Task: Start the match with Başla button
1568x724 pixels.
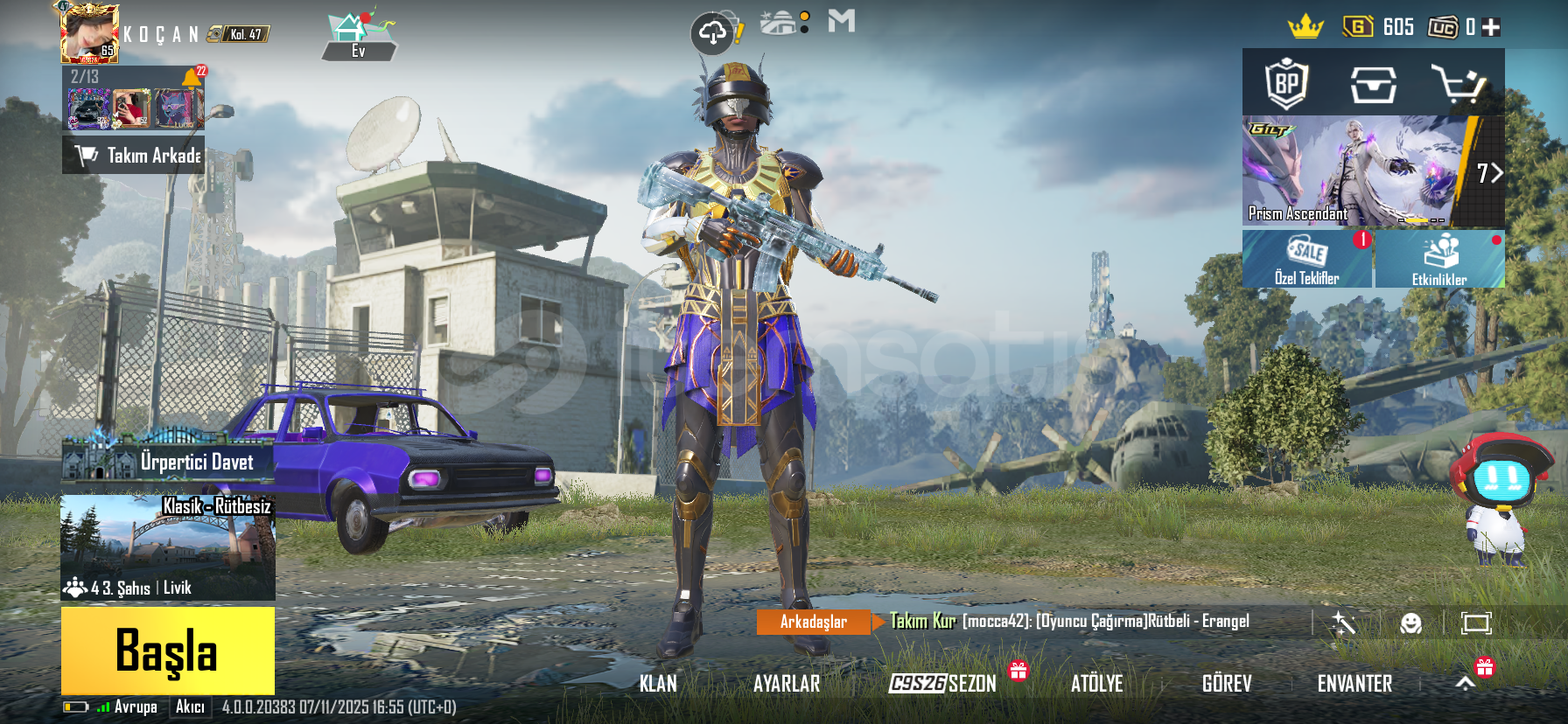Action: (x=167, y=651)
